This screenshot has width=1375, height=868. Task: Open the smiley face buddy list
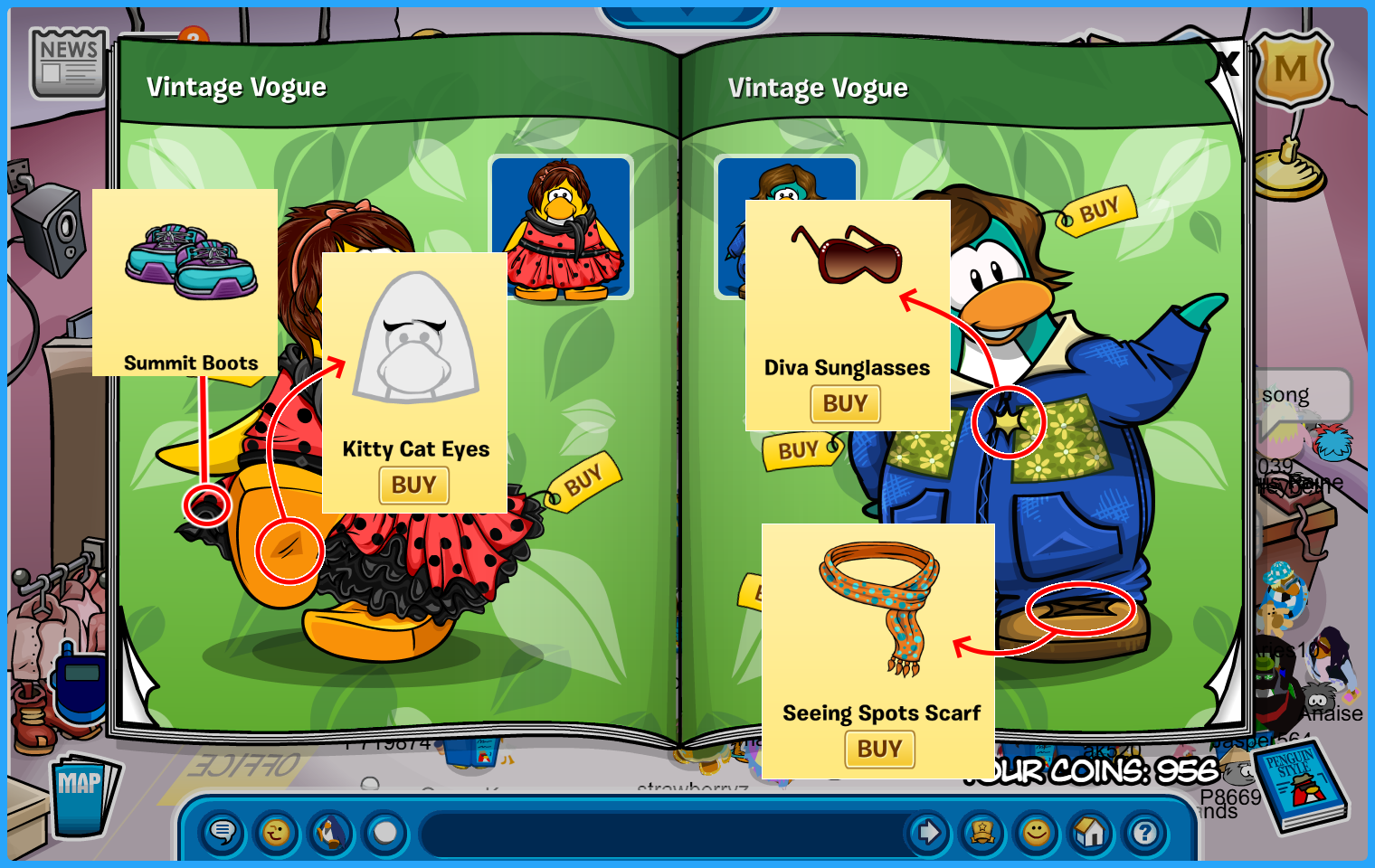coord(1037,832)
